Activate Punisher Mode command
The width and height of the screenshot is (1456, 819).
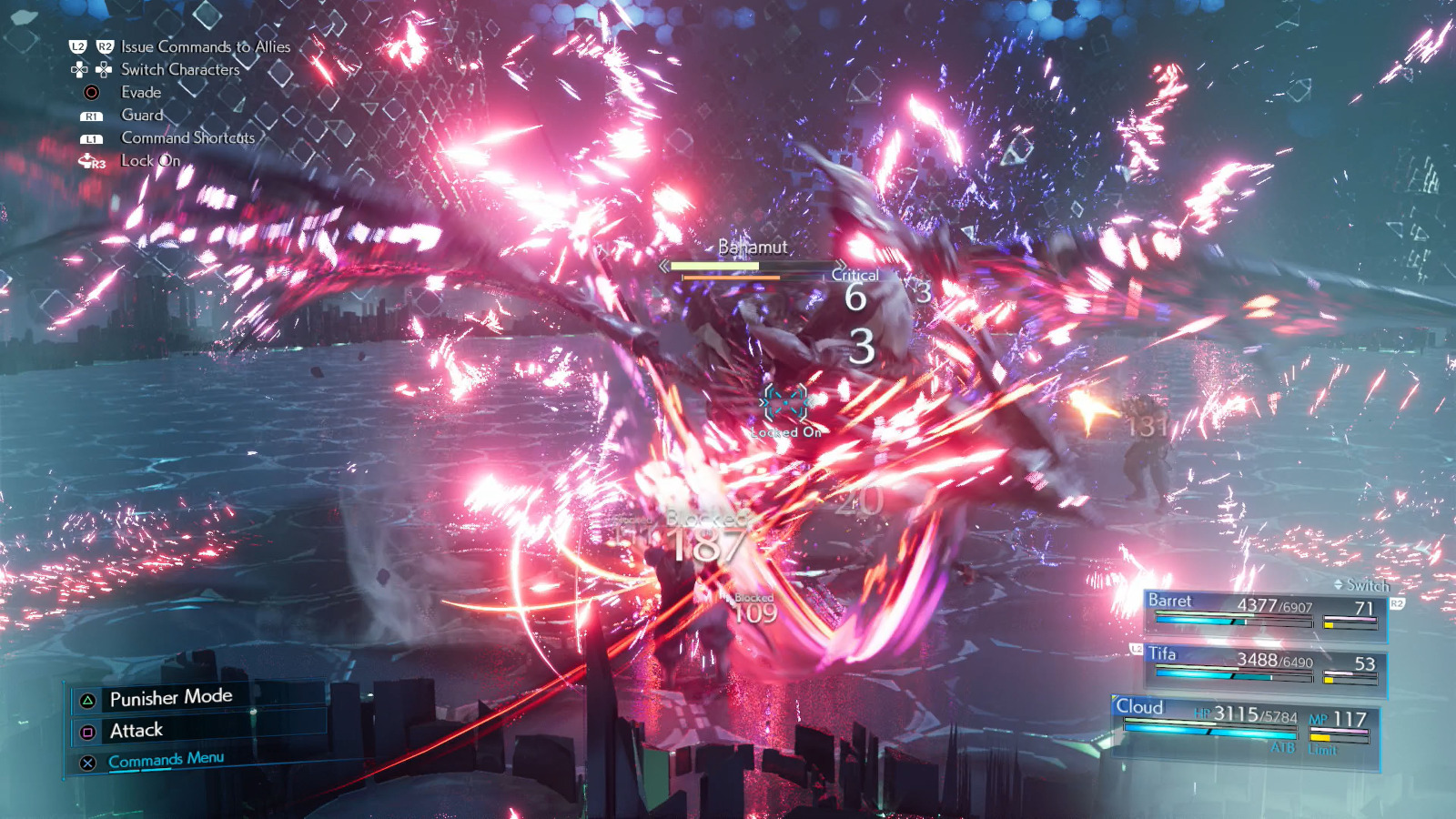[171, 698]
